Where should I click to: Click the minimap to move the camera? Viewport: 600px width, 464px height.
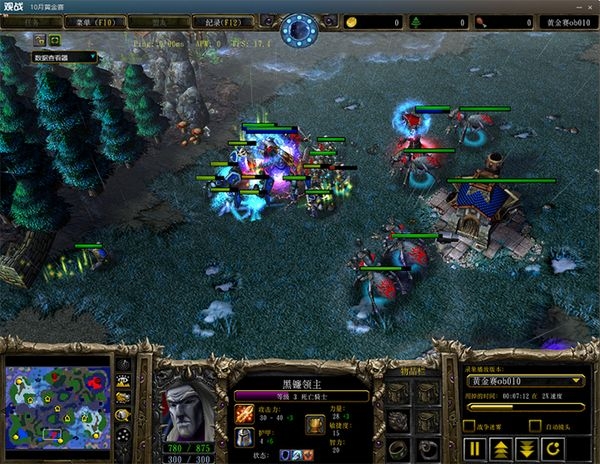pyautogui.click(x=57, y=401)
